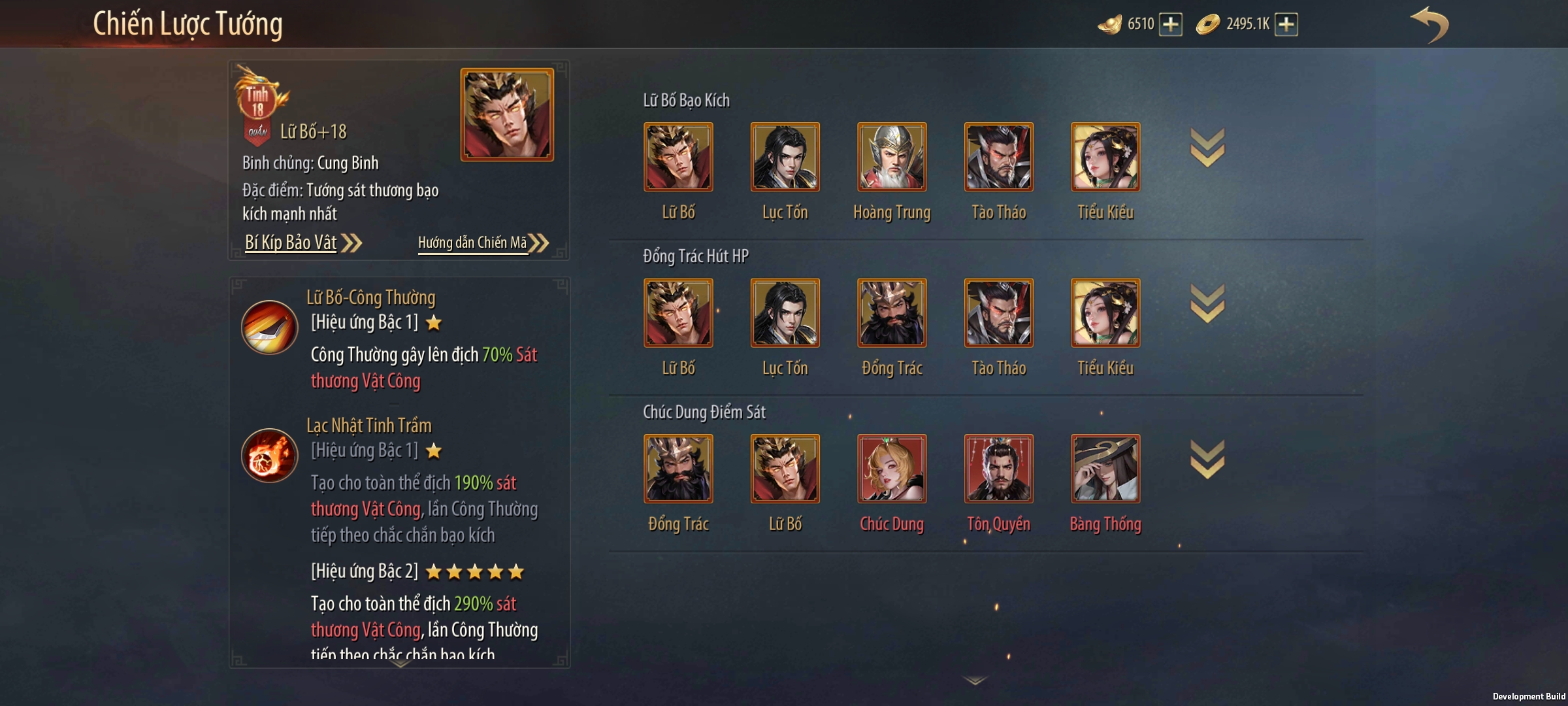Image resolution: width=1568 pixels, height=706 pixels.
Task: Pick Đổng Trác in Đổng Trác Hút HP lineup
Action: 892,312
